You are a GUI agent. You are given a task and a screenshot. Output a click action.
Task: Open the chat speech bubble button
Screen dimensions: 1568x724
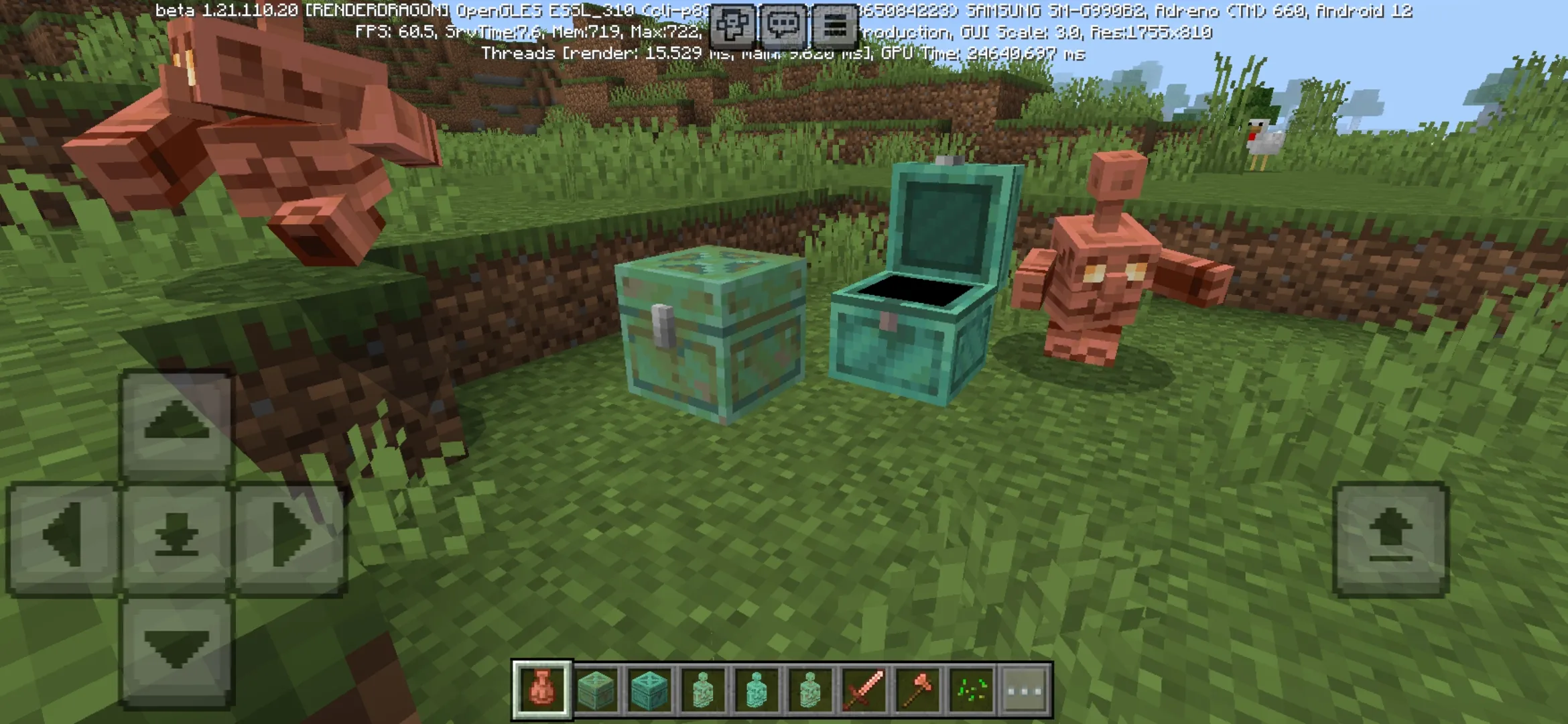(783, 27)
